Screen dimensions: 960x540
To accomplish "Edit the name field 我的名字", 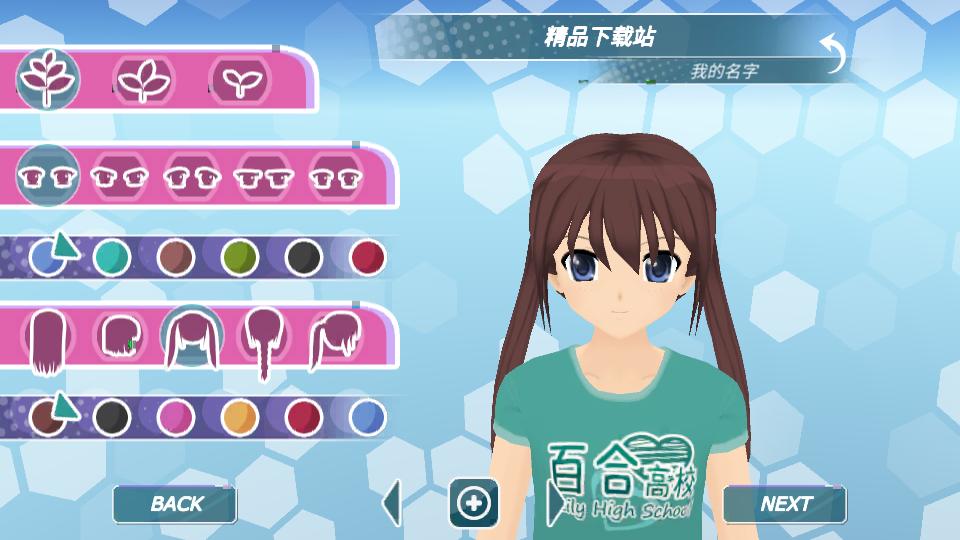I will pyautogui.click(x=723, y=72).
